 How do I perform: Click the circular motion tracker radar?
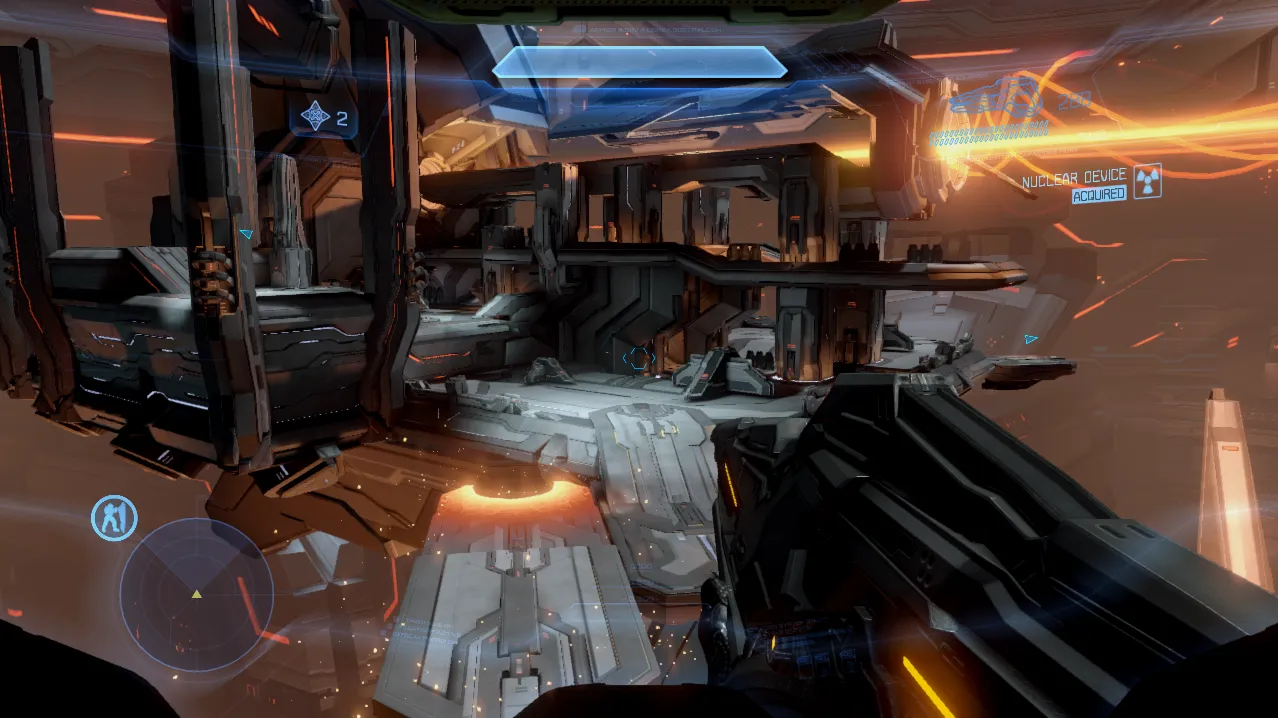[197, 594]
